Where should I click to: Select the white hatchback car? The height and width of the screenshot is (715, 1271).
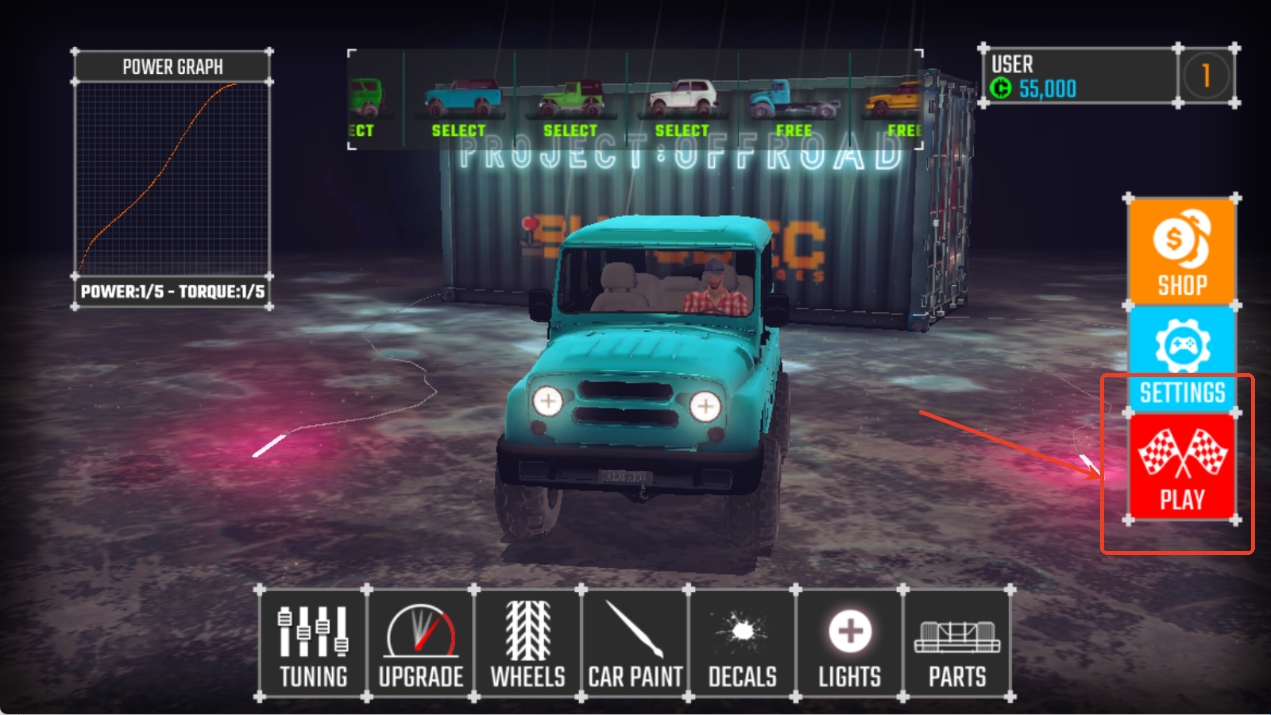682,105
